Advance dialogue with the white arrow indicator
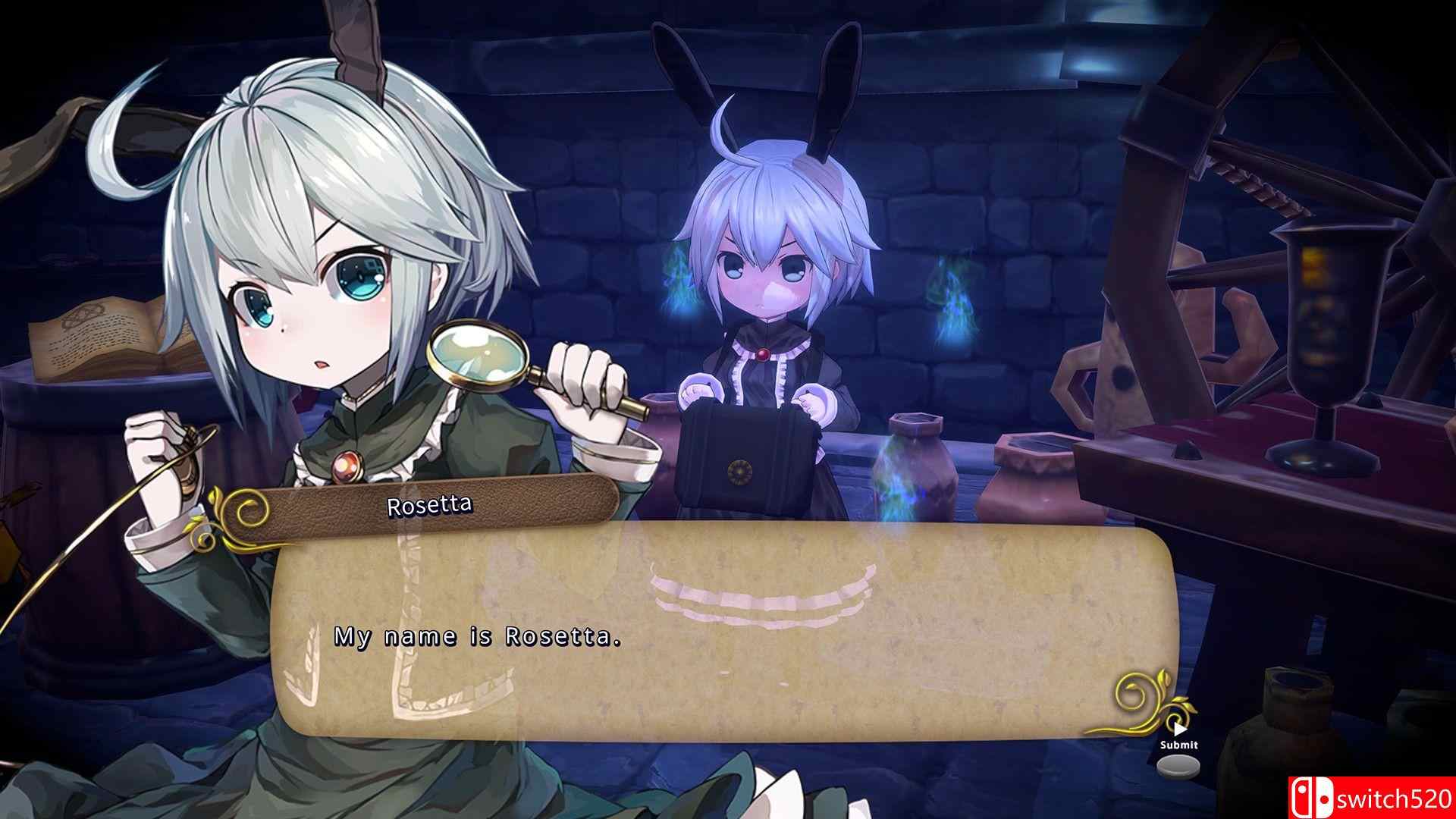 pos(1179,730)
